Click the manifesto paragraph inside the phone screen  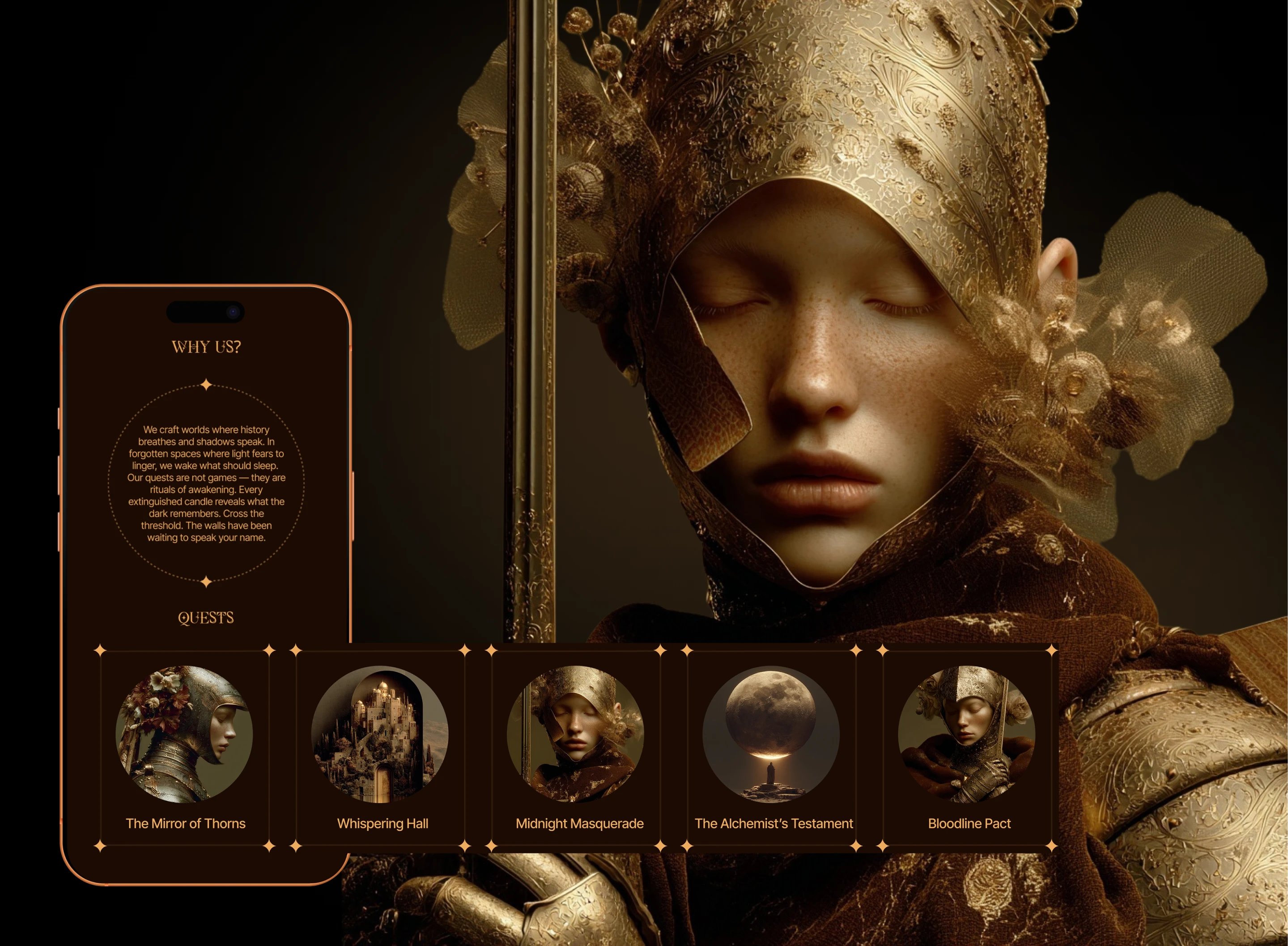tap(206, 484)
